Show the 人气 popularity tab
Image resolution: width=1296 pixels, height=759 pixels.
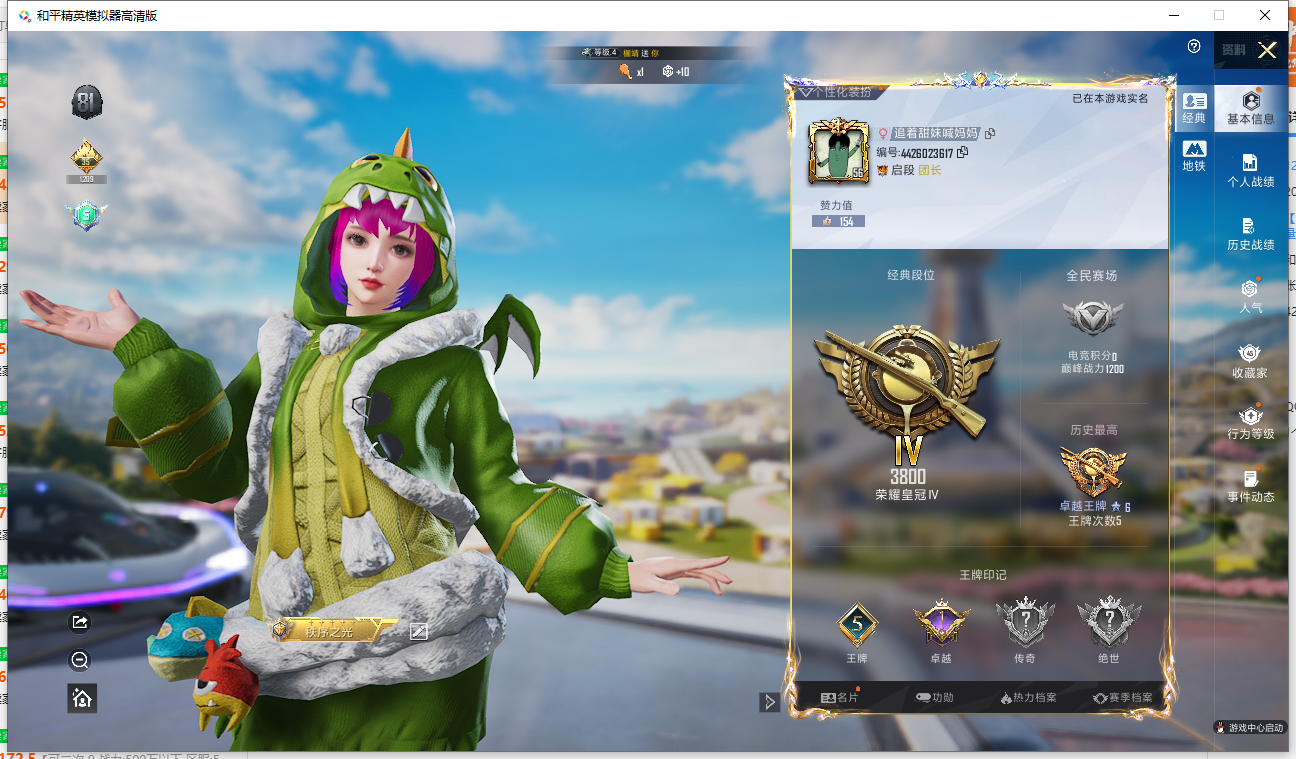click(1250, 296)
